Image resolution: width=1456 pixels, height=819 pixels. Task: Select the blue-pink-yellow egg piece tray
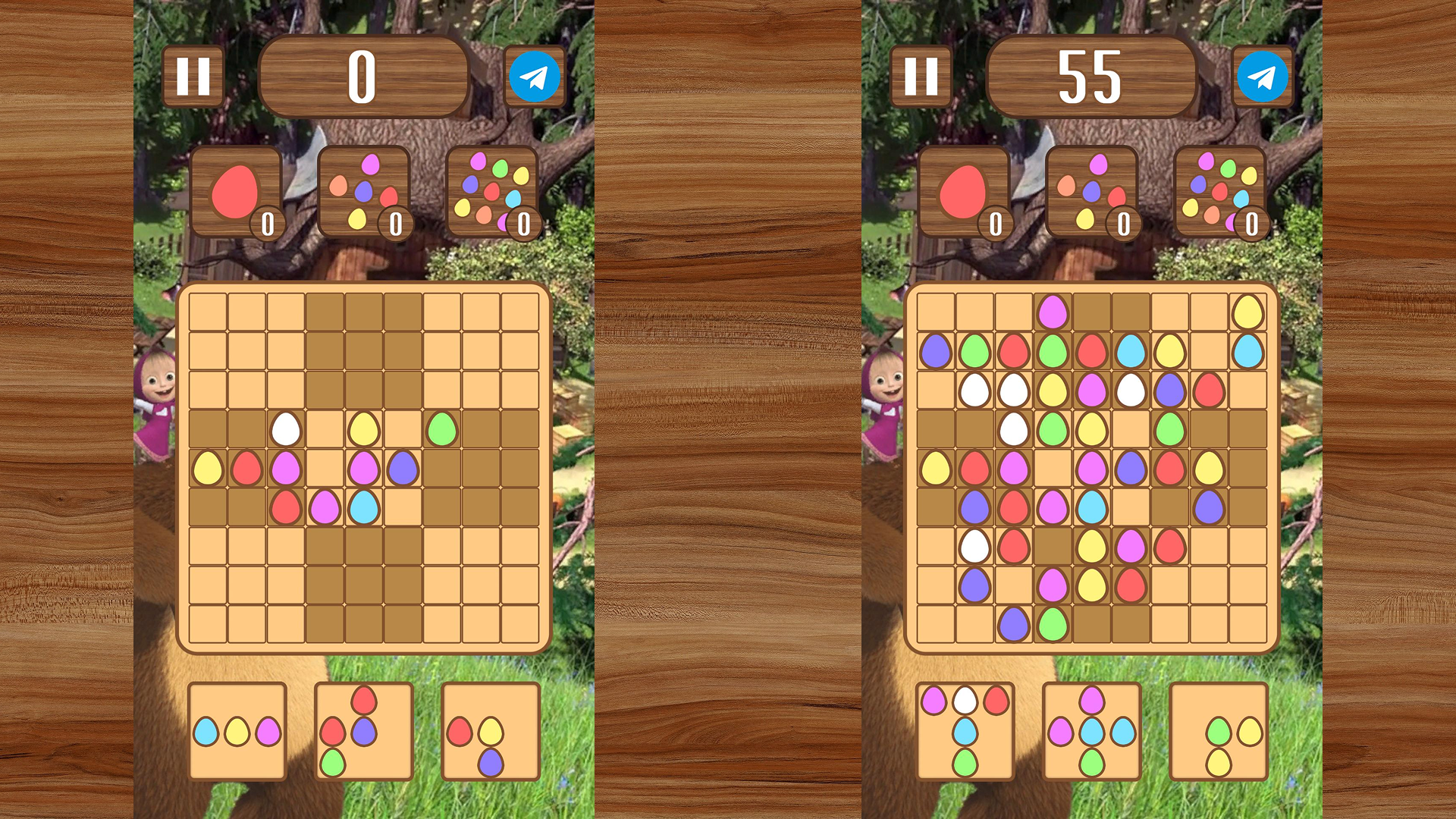pyautogui.click(x=237, y=730)
